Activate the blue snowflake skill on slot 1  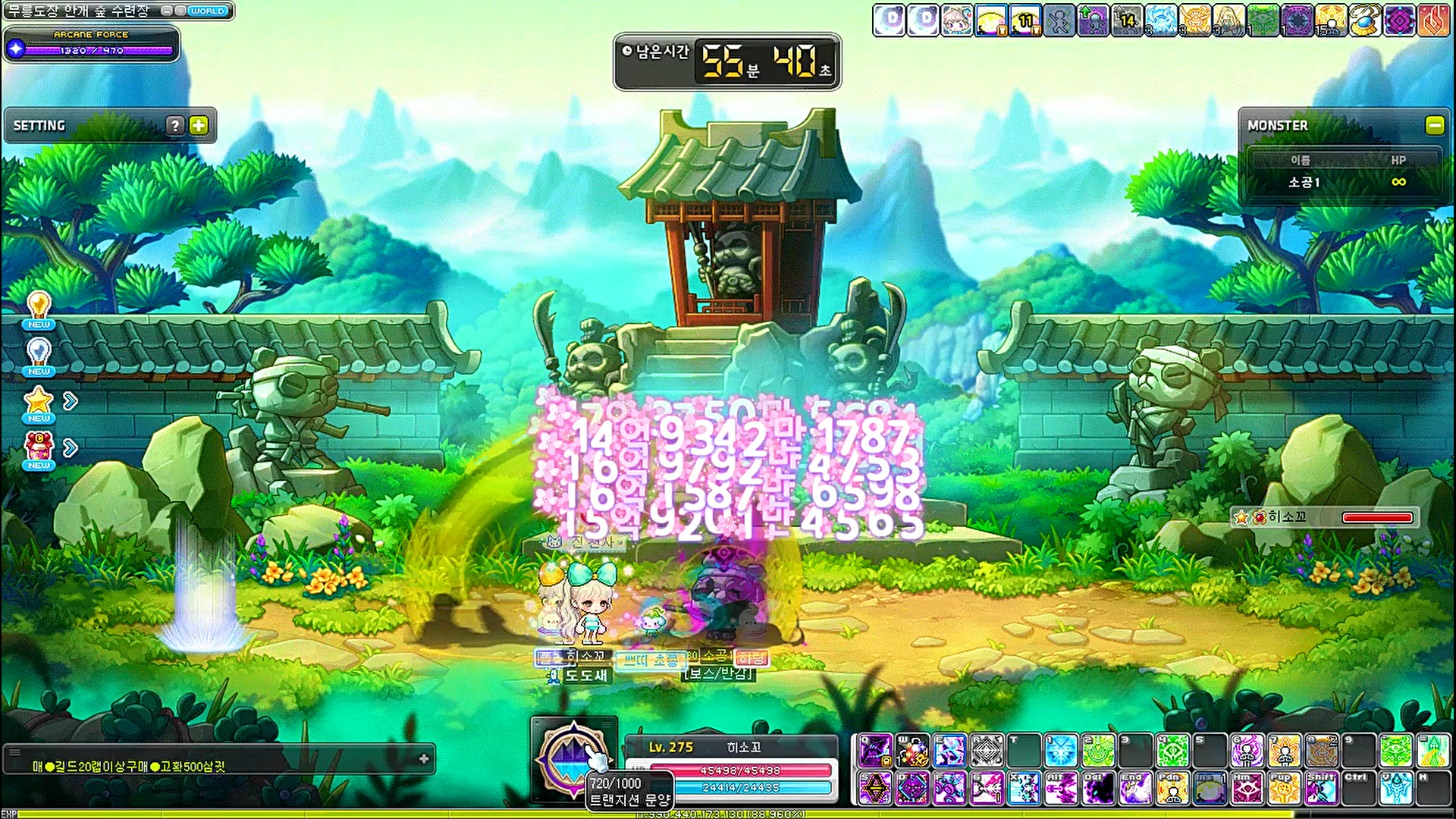1061,751
